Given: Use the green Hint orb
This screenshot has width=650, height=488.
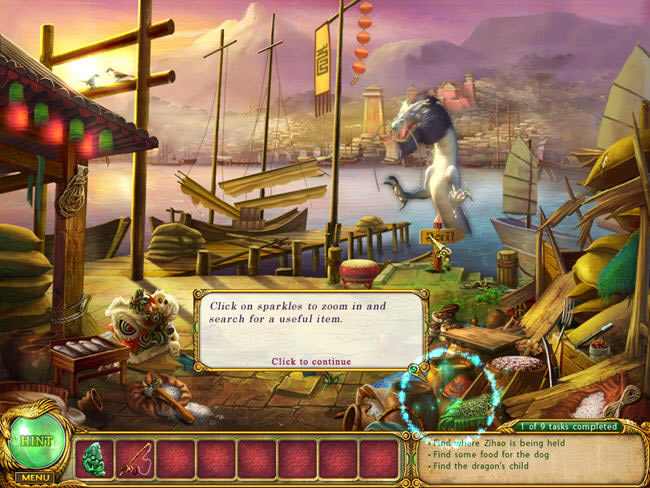Looking at the screenshot, I should [x=35, y=440].
